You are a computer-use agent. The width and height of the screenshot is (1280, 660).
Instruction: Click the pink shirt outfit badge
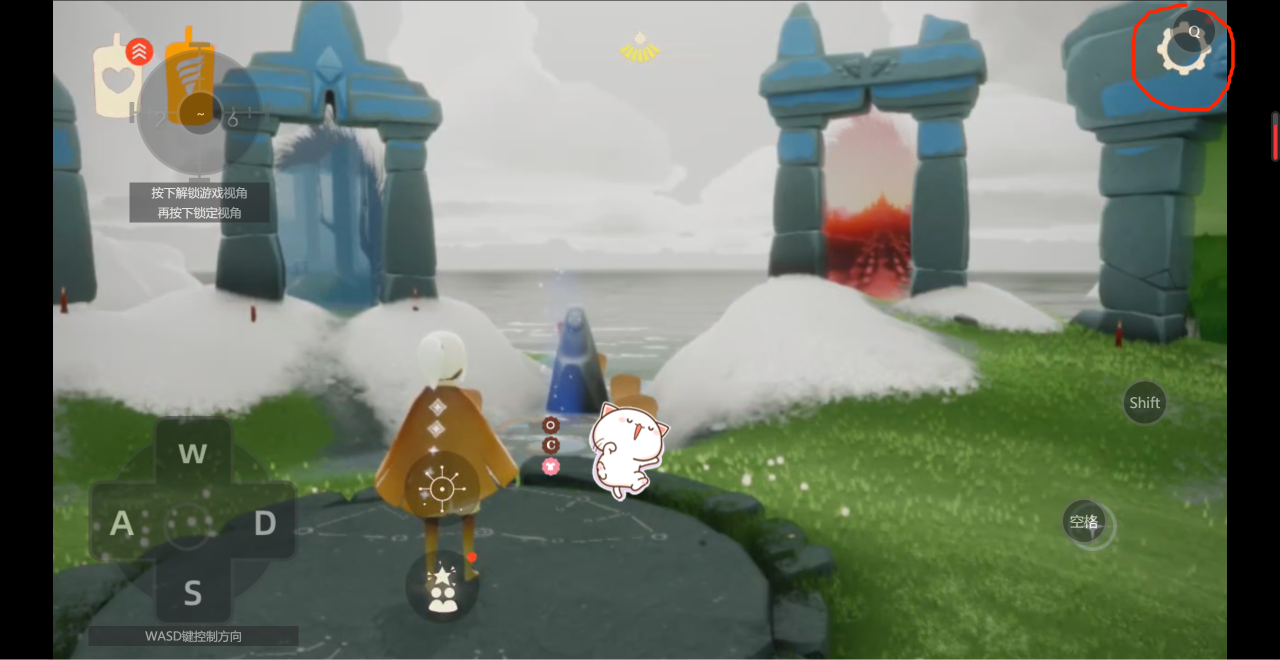click(x=550, y=466)
